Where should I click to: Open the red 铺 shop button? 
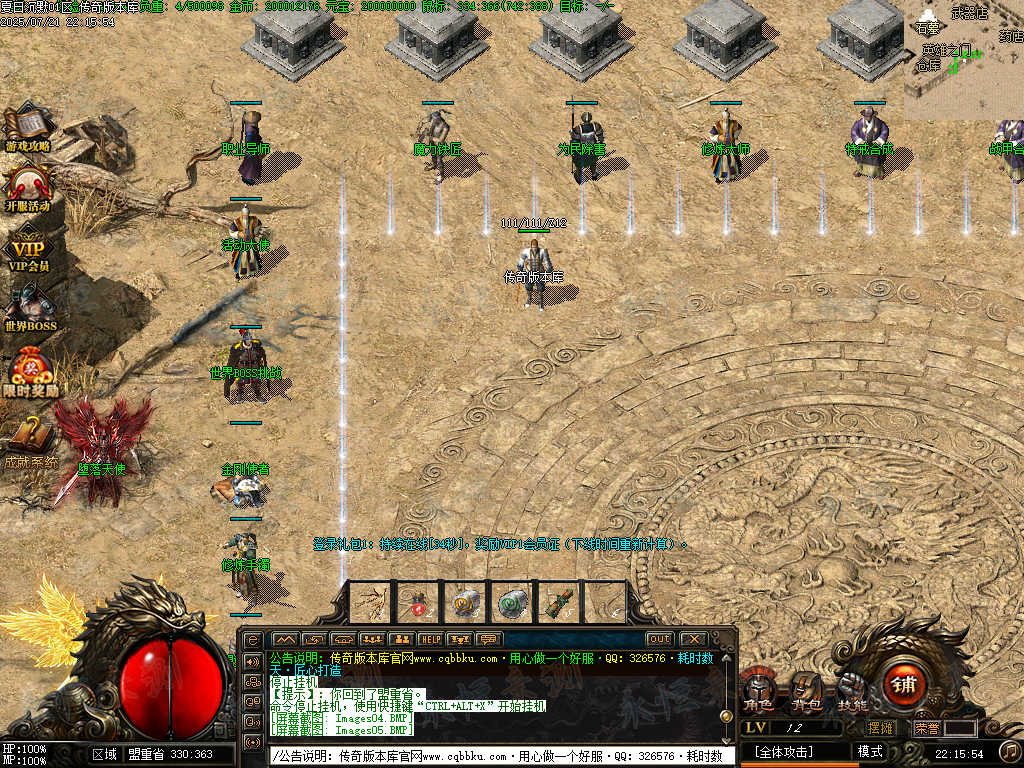904,685
